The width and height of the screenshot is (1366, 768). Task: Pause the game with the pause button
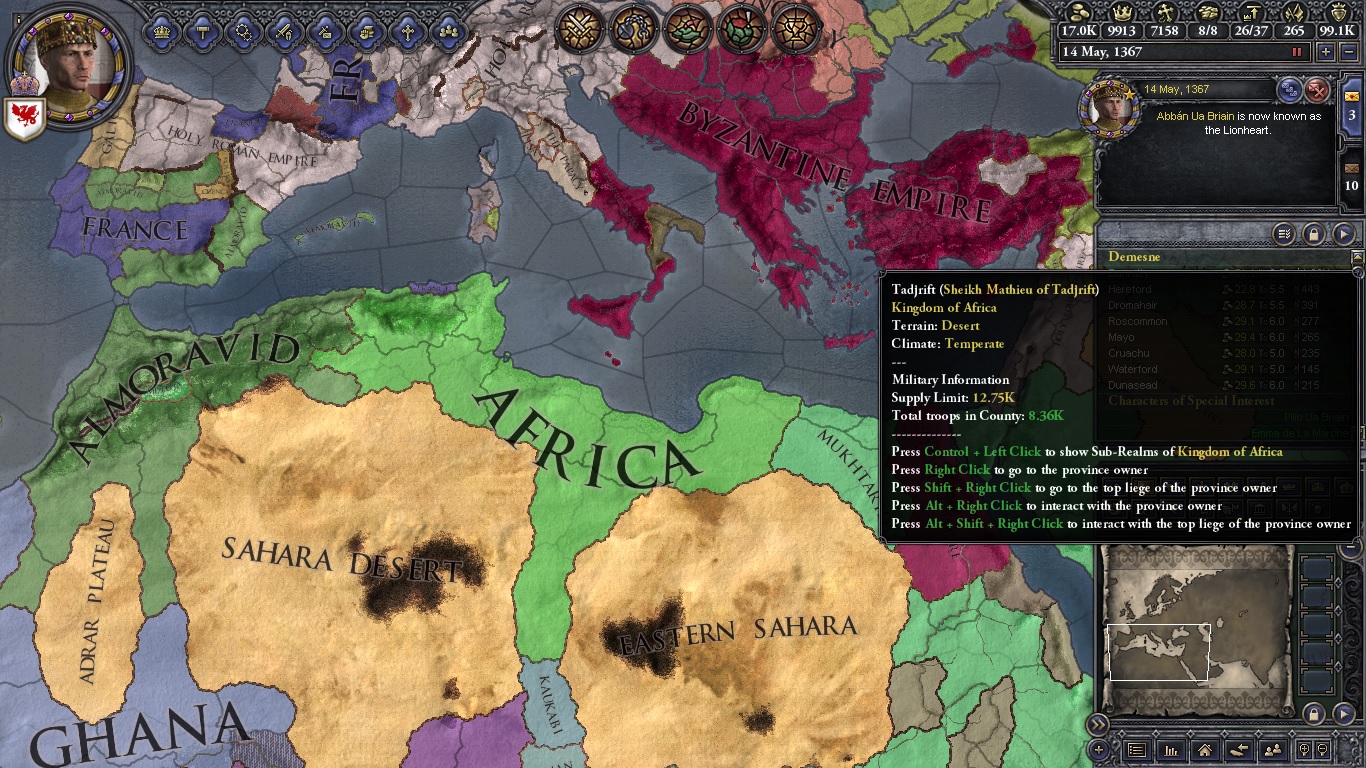click(1297, 51)
